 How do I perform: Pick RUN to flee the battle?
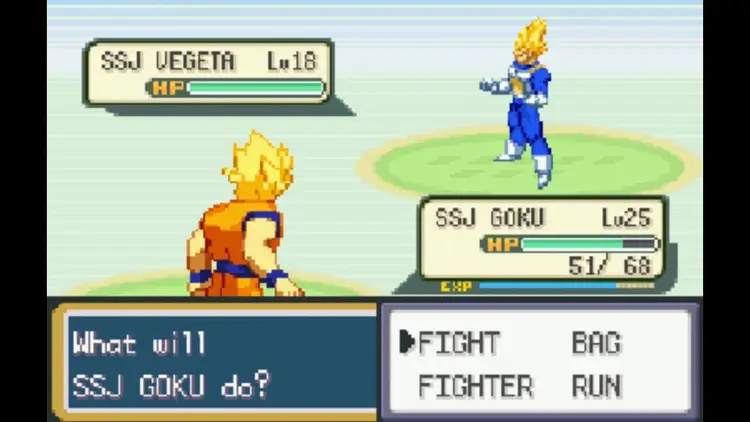pos(597,386)
